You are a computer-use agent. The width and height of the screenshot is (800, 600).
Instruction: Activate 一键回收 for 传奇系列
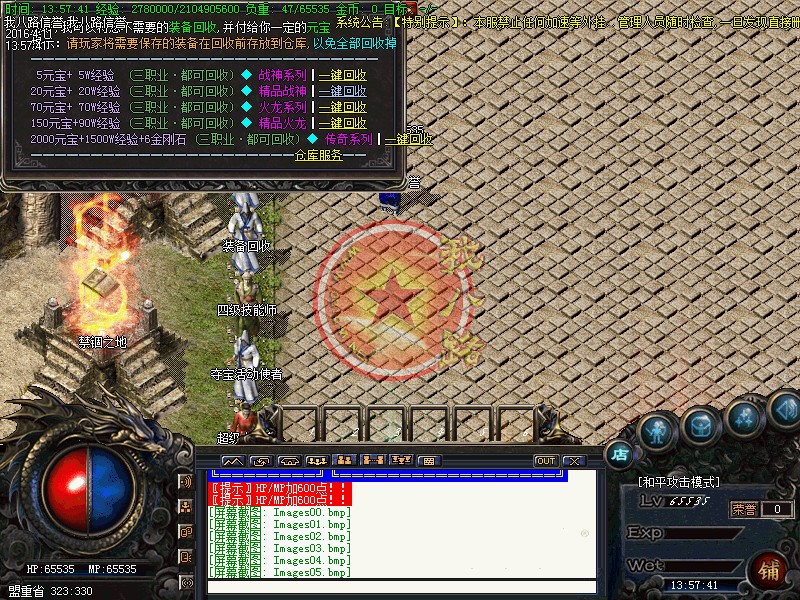(409, 139)
